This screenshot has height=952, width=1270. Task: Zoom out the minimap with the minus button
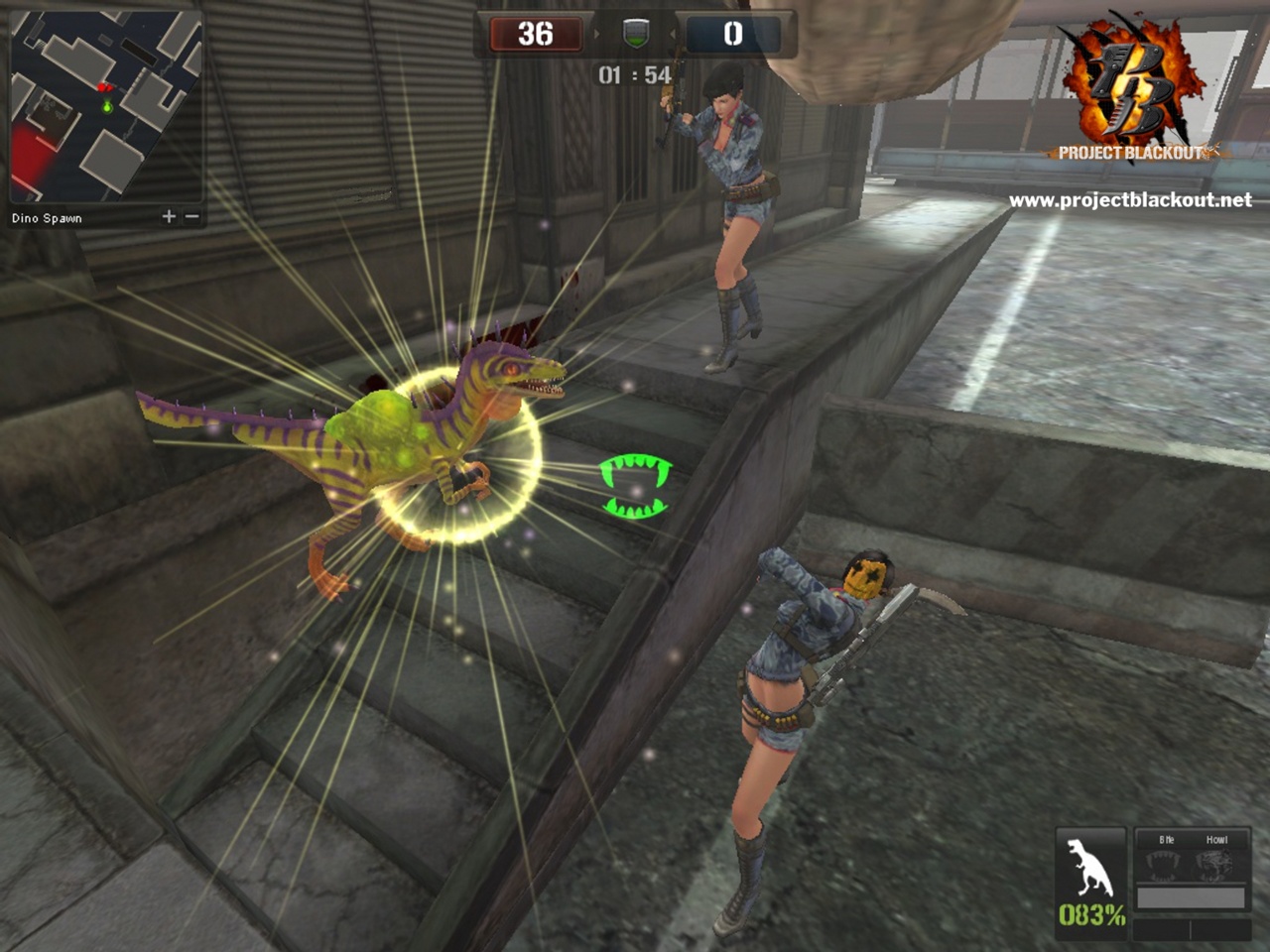pos(192,216)
